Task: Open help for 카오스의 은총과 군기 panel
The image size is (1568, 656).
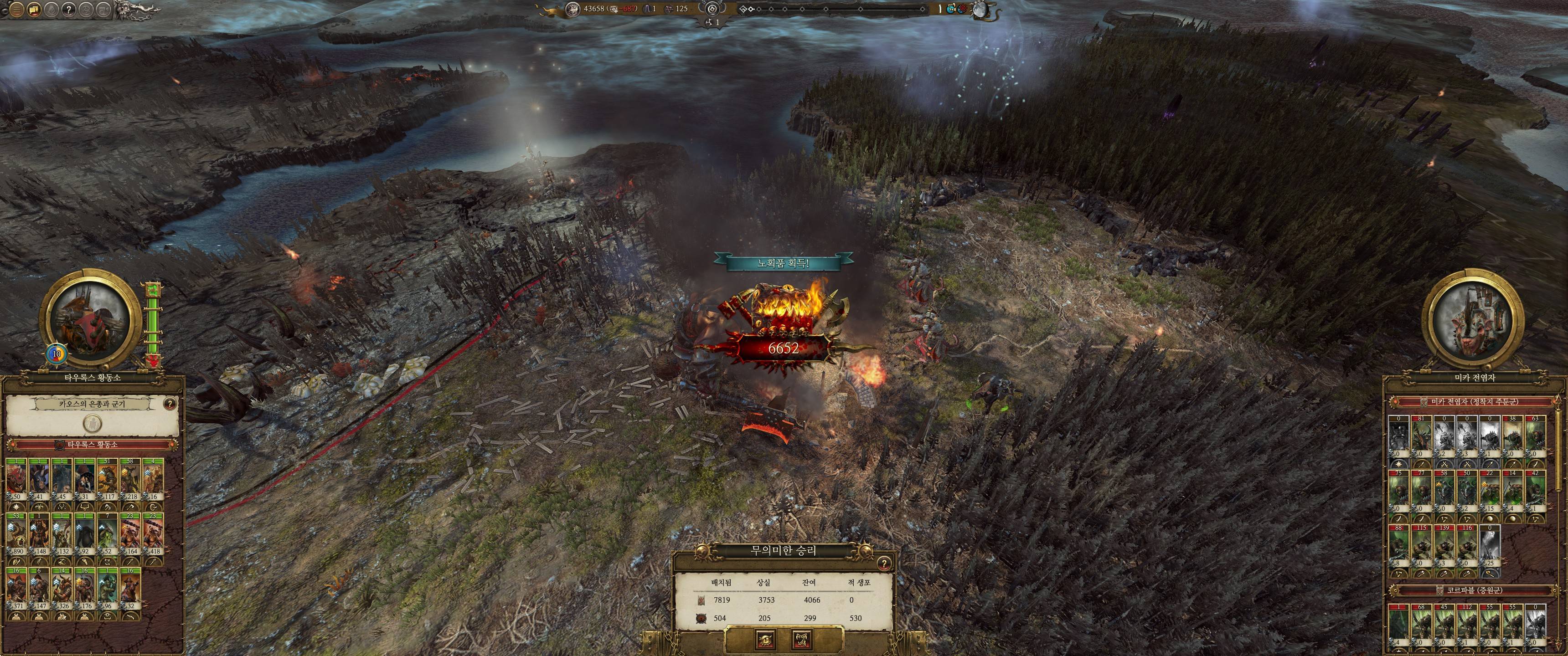Action: point(170,404)
